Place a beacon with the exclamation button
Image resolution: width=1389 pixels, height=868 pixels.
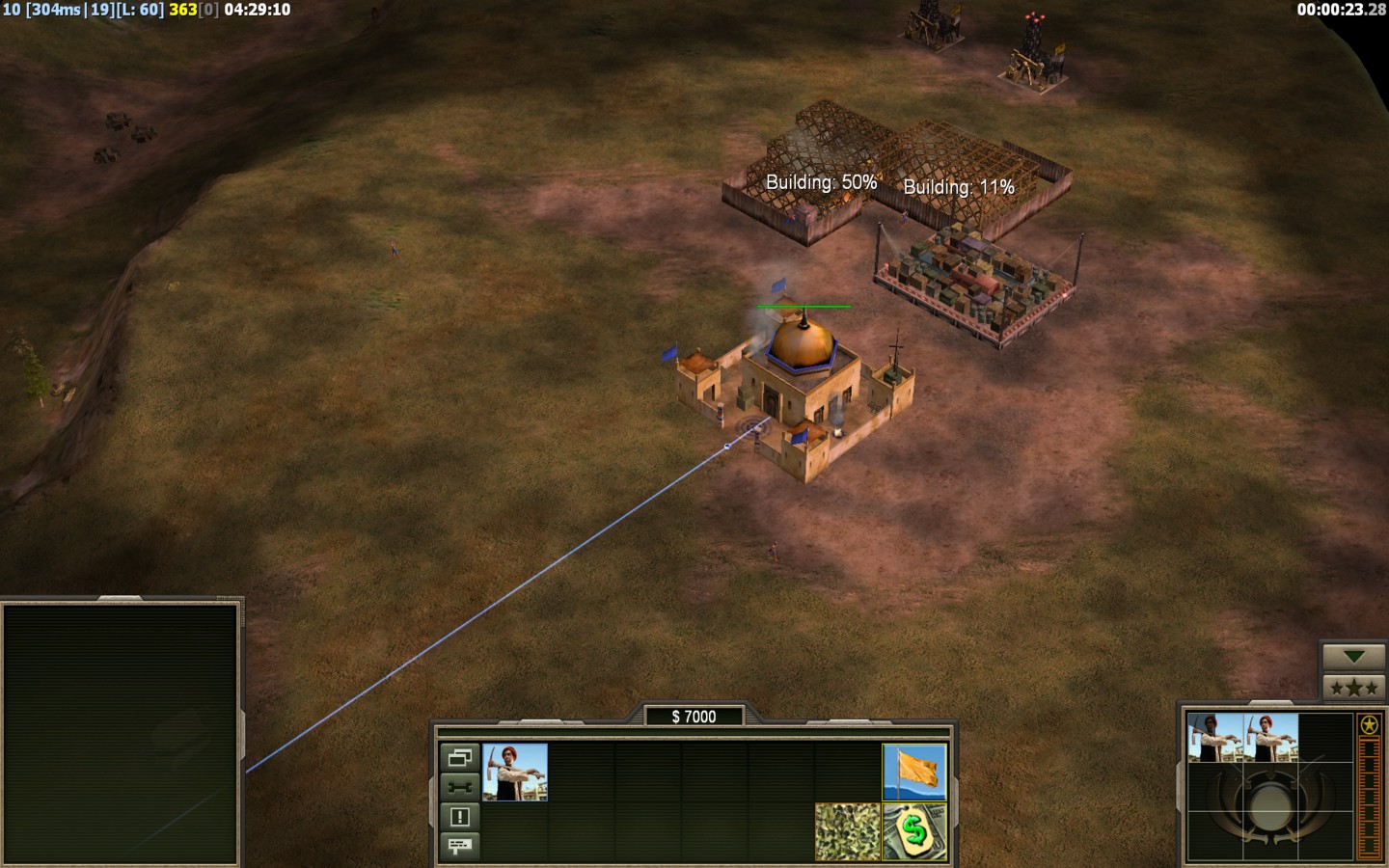(x=459, y=817)
